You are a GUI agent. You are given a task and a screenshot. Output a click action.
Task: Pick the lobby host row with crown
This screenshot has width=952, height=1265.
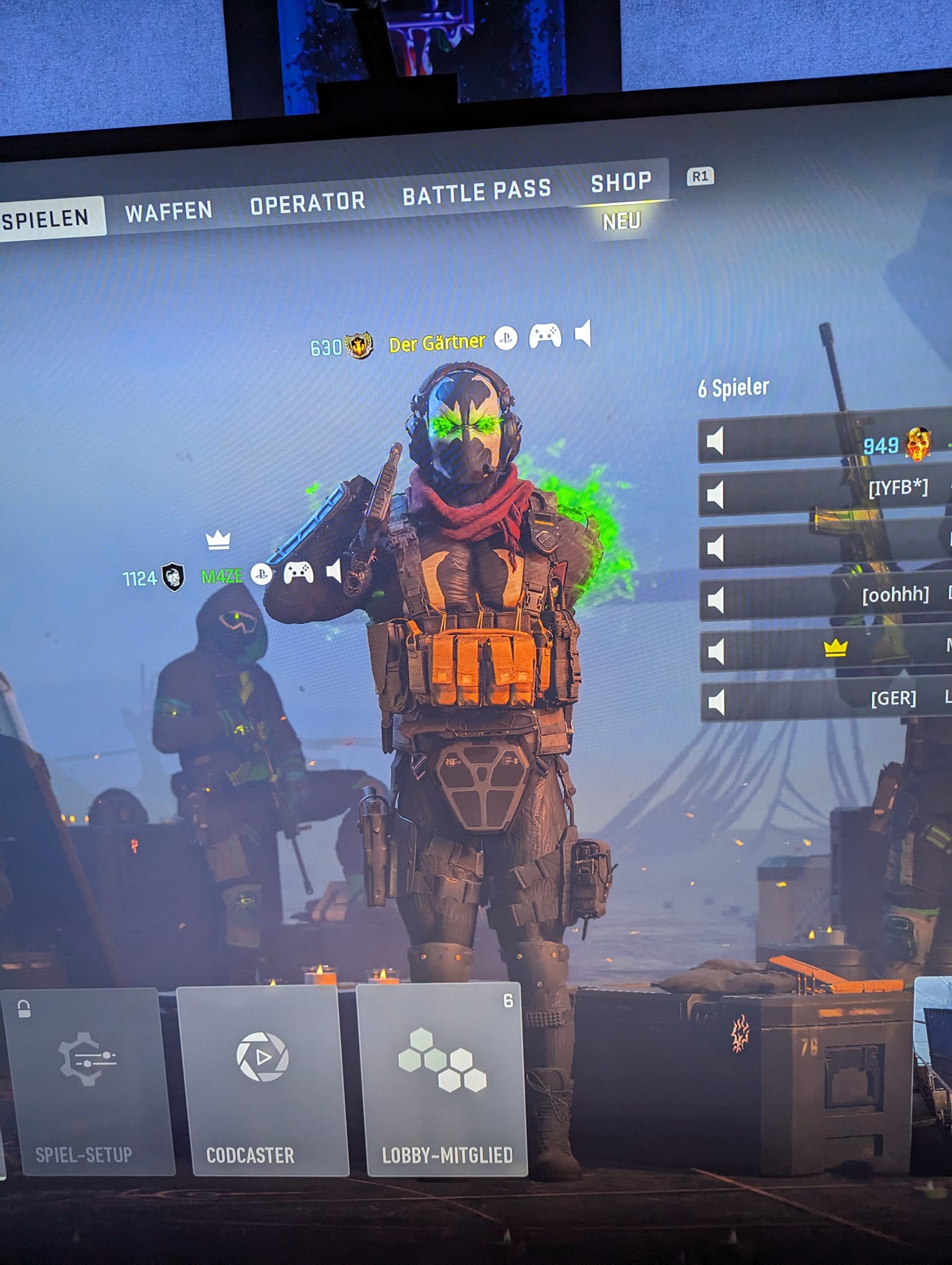point(824,650)
